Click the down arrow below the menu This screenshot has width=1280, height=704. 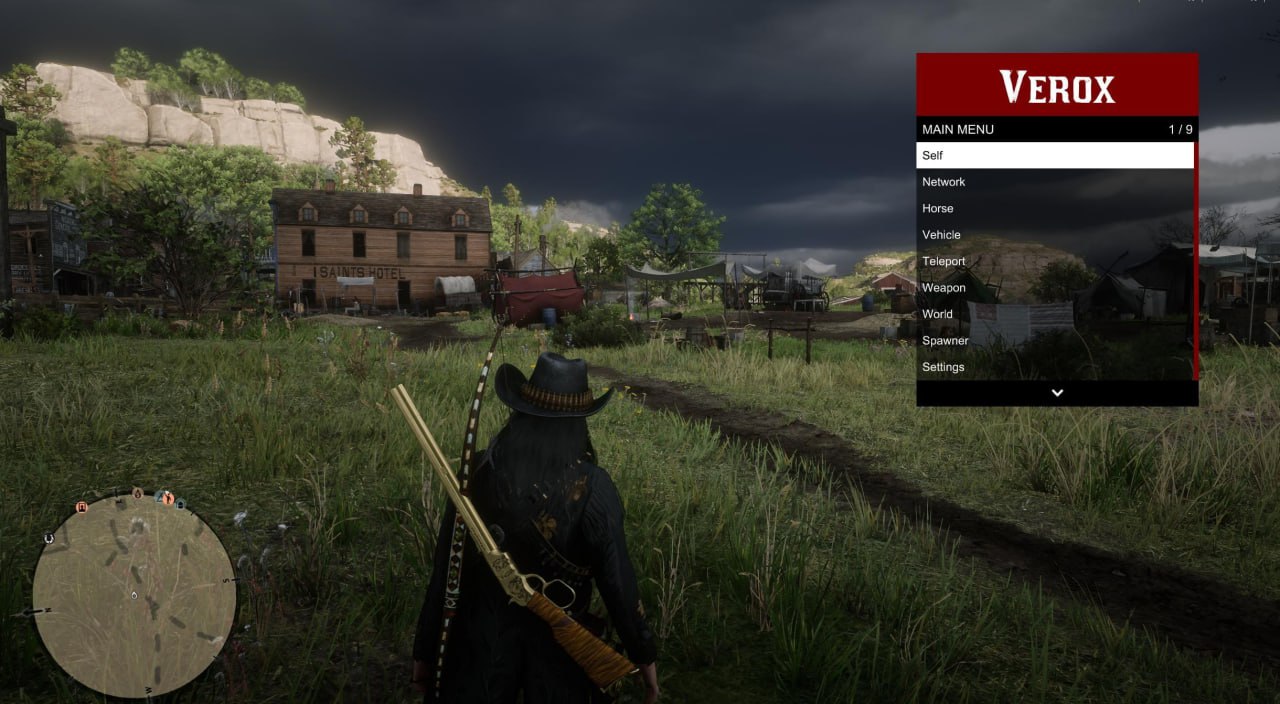[x=1057, y=393]
